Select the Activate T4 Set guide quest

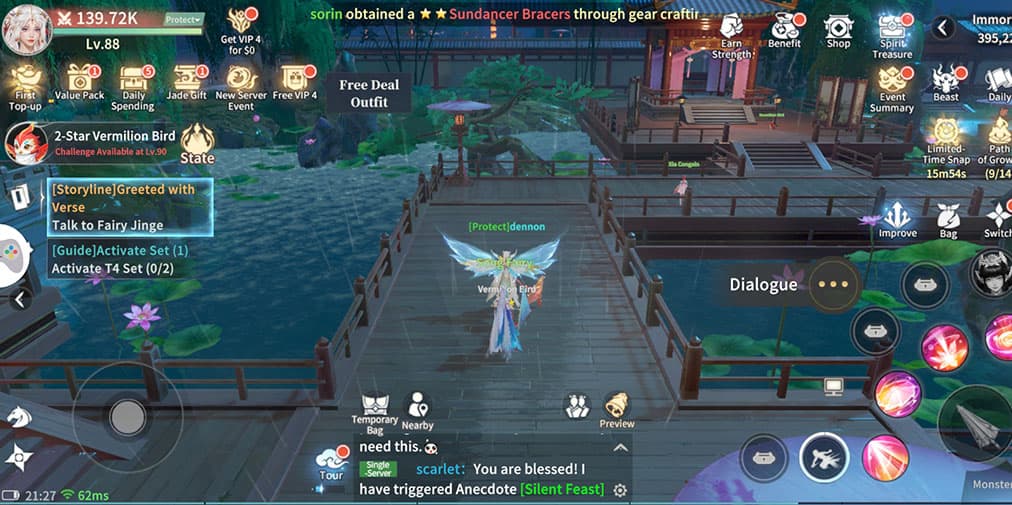tap(120, 259)
